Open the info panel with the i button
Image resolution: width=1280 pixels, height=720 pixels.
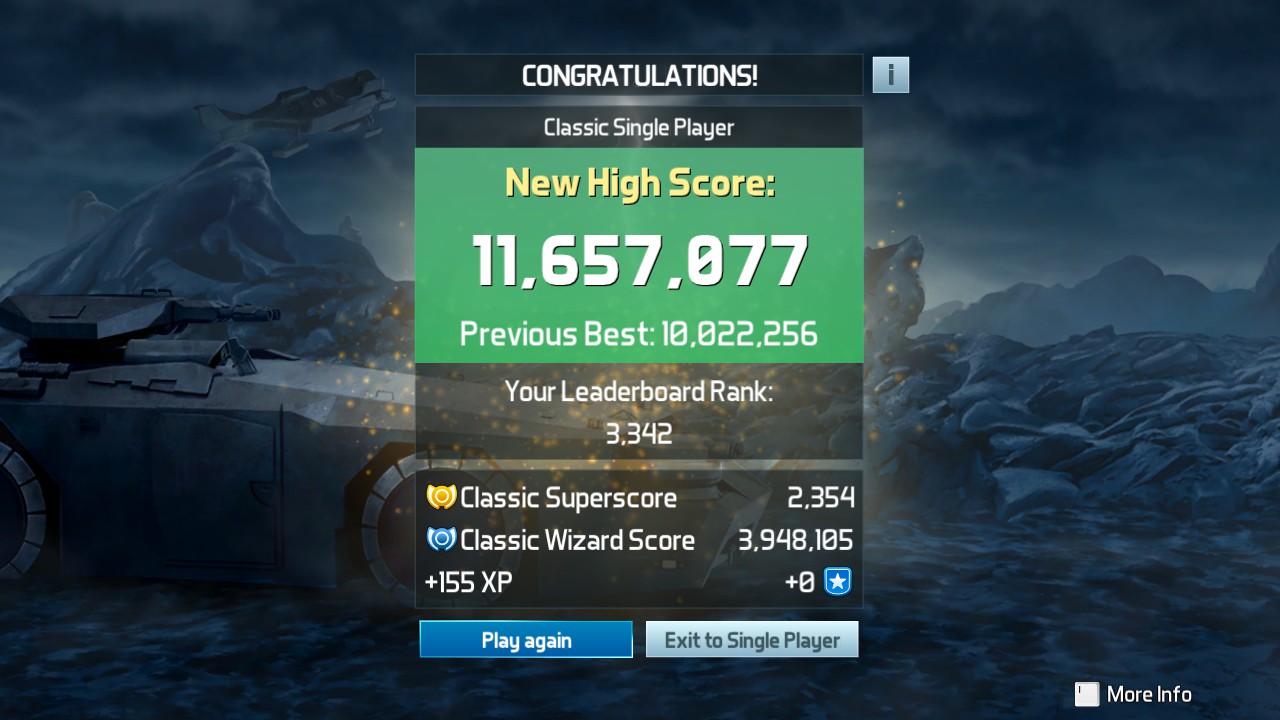[x=890, y=75]
